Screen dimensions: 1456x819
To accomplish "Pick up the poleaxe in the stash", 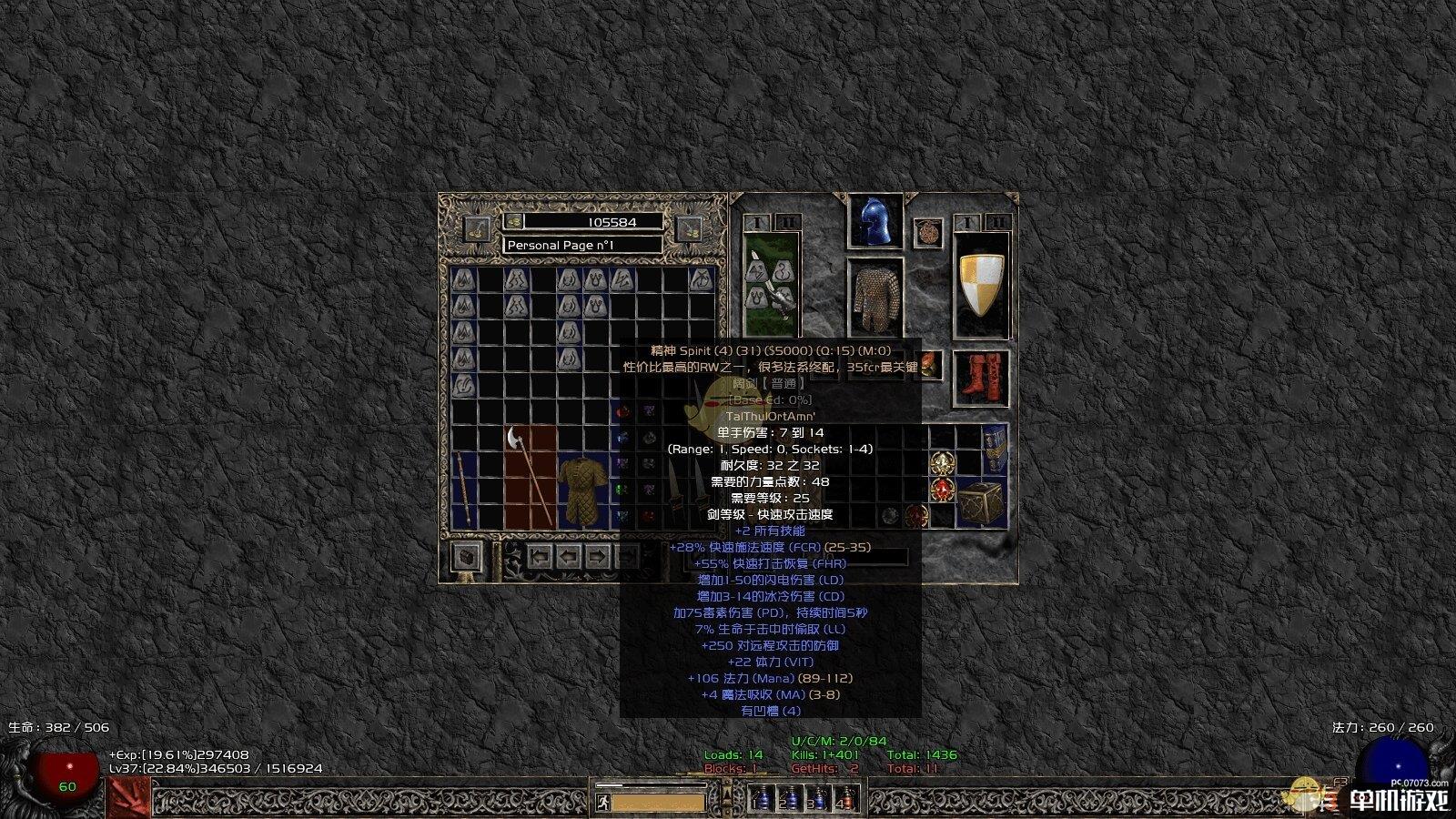I will click(530, 475).
